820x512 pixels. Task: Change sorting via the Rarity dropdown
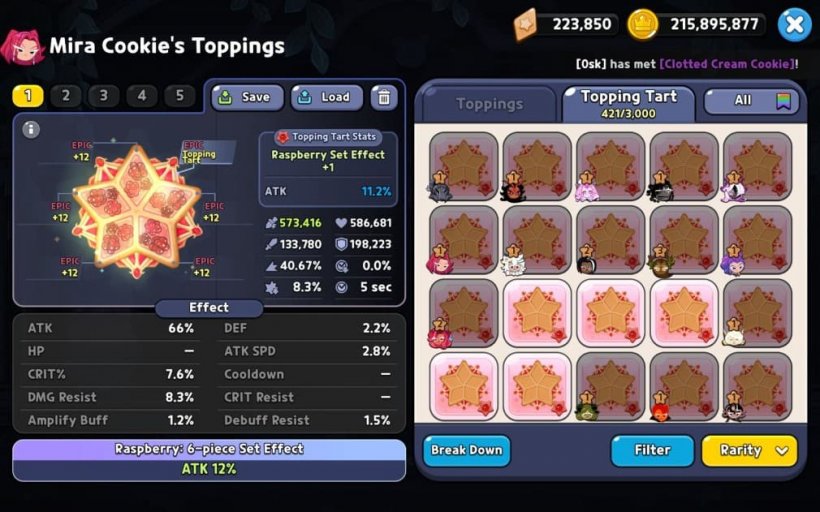(749, 450)
